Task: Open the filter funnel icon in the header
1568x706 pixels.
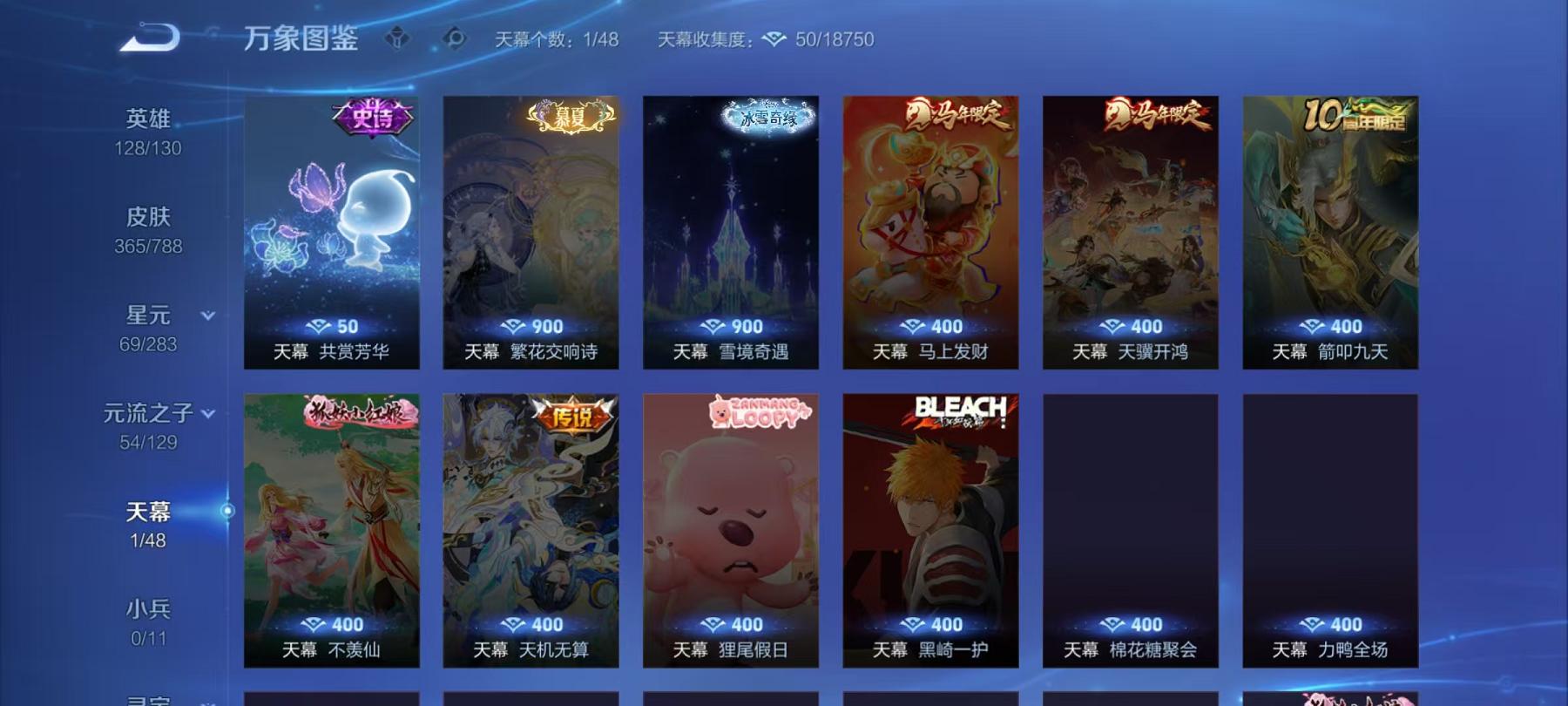Action: (x=399, y=37)
